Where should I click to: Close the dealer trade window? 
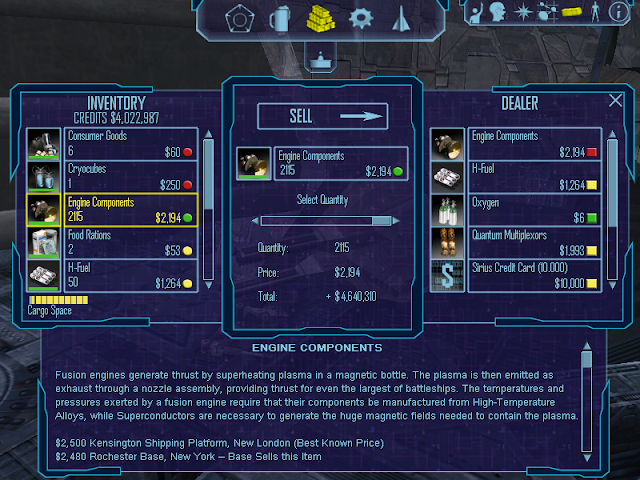tap(615, 101)
